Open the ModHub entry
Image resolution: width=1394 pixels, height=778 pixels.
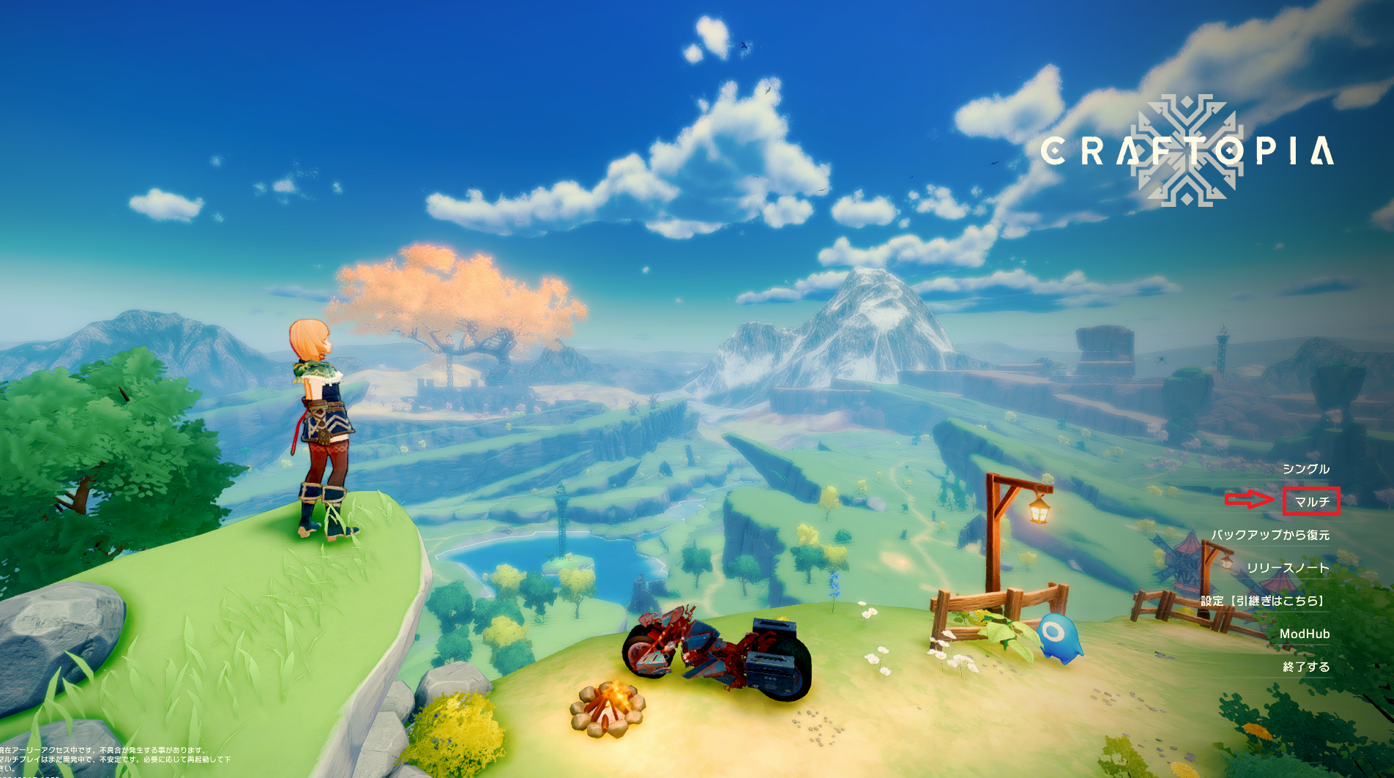coord(1304,634)
